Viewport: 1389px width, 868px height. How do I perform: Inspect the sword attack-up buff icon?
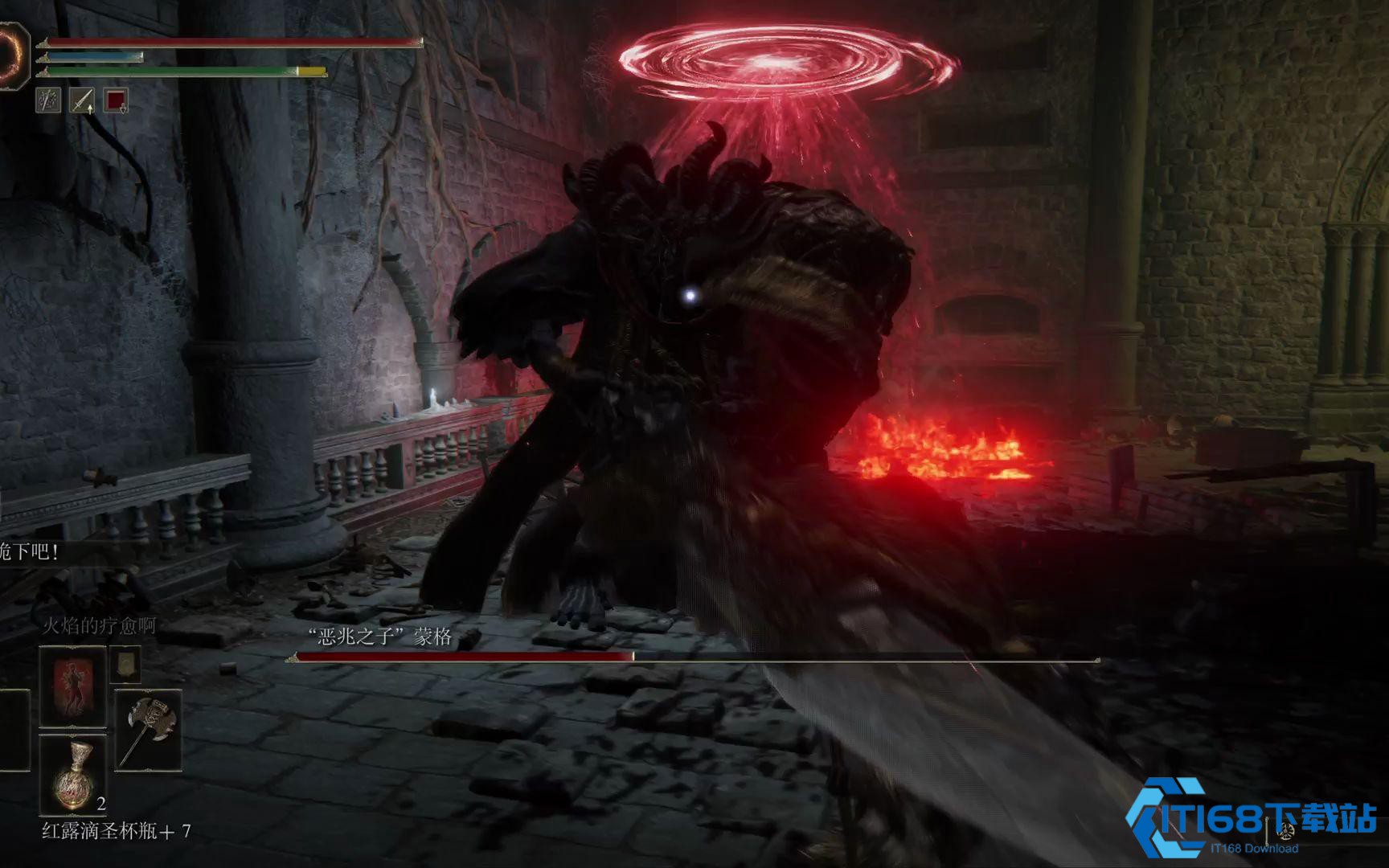pyautogui.click(x=82, y=100)
